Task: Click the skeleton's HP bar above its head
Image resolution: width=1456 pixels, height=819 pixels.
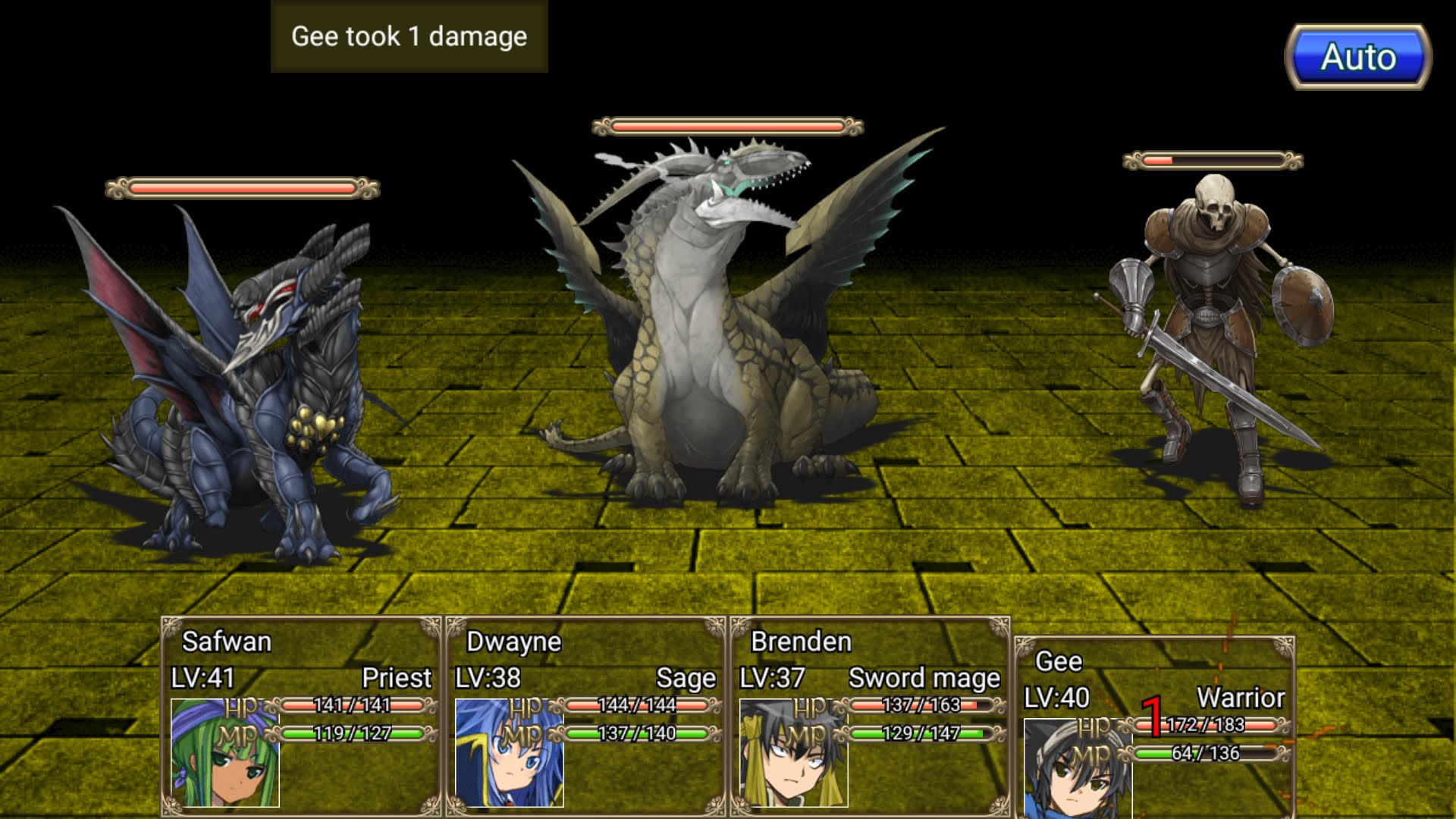Action: point(1213,159)
